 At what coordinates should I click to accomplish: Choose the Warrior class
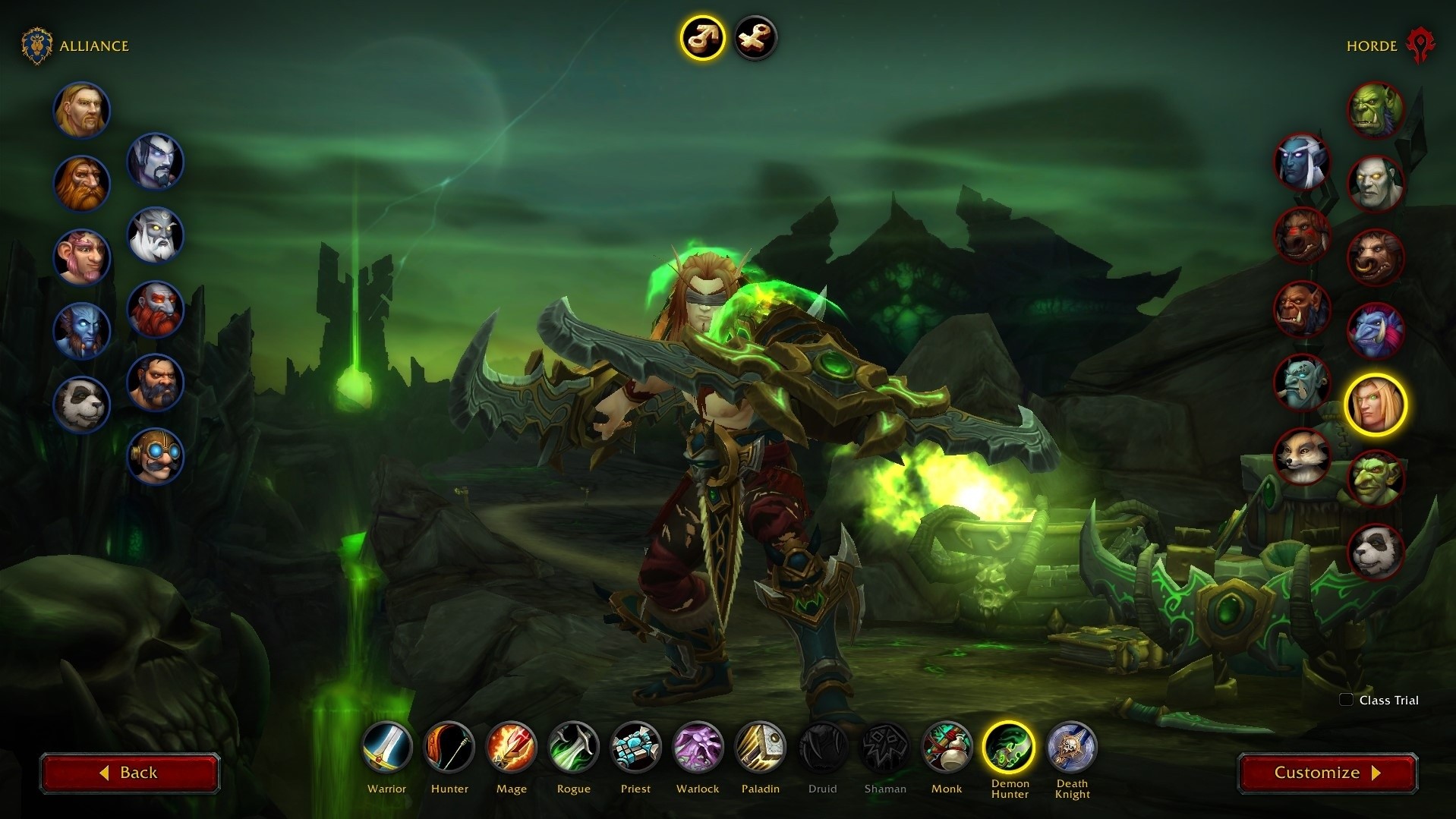(387, 747)
